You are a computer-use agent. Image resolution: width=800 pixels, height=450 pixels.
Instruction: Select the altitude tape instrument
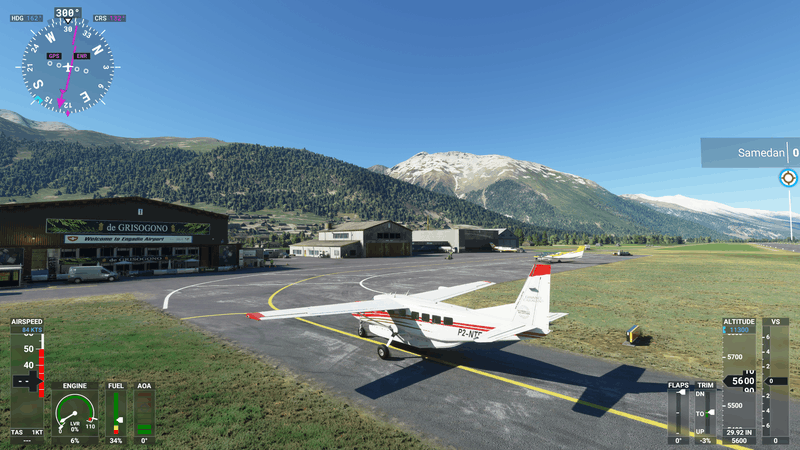pos(739,380)
